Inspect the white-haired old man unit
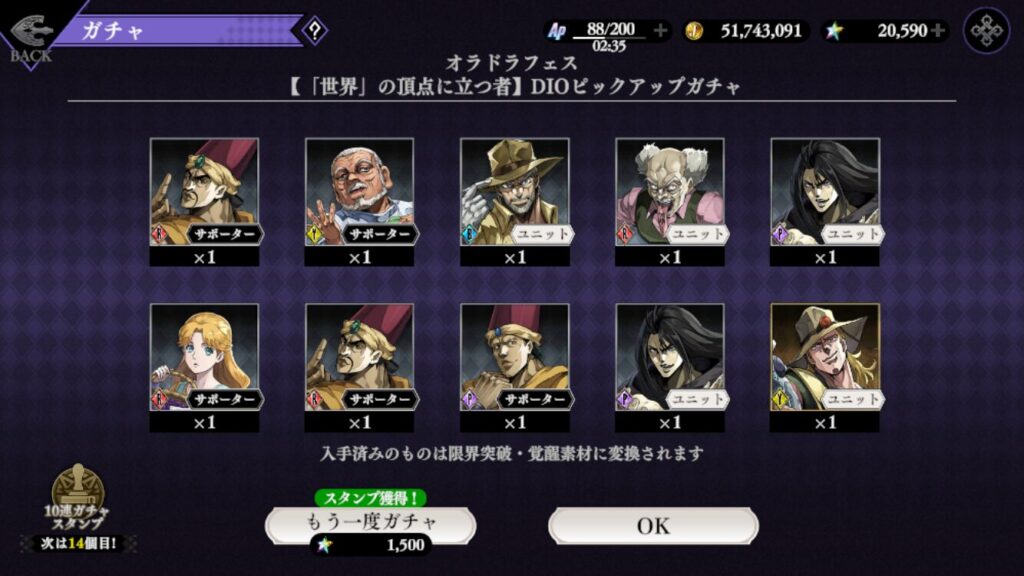The height and width of the screenshot is (576, 1024). (669, 194)
